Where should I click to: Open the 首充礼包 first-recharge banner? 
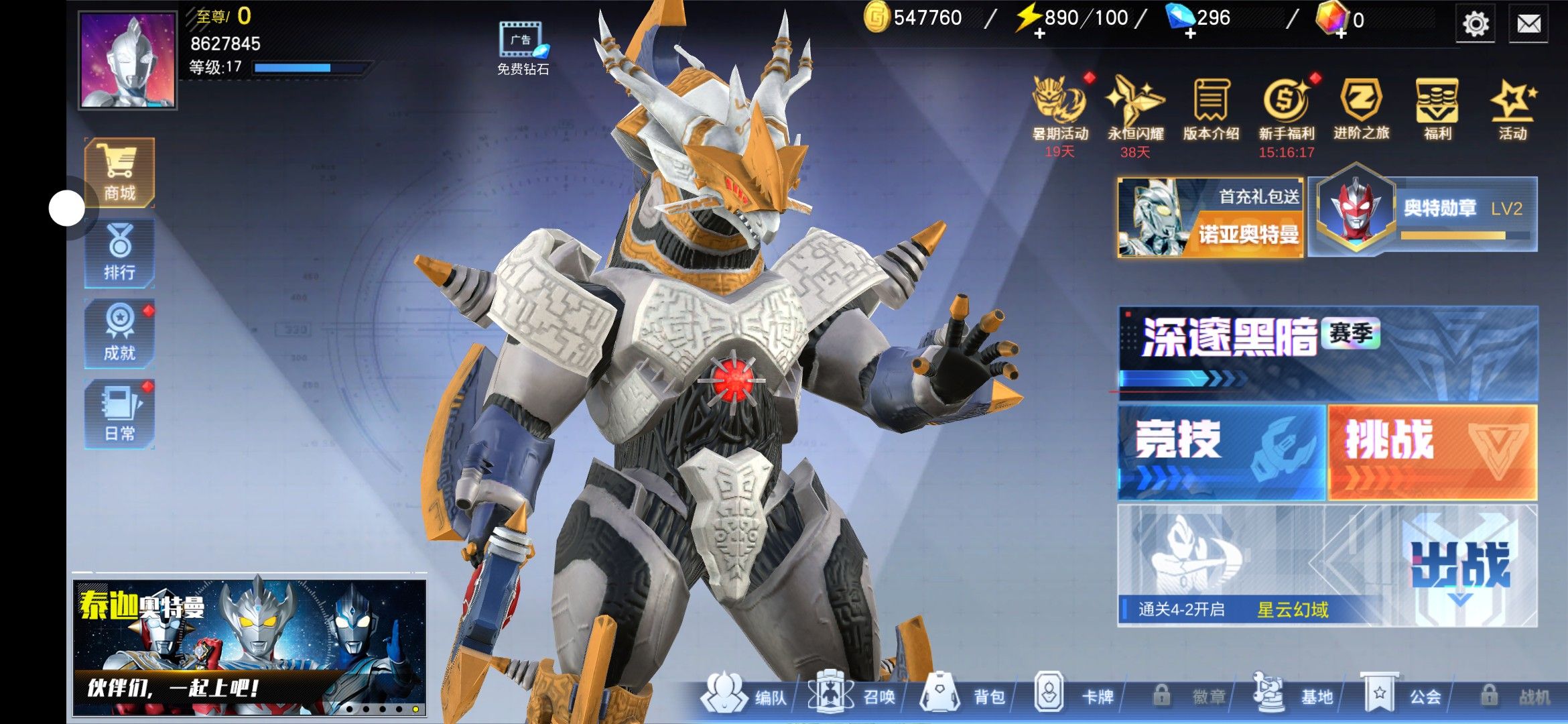point(1210,217)
